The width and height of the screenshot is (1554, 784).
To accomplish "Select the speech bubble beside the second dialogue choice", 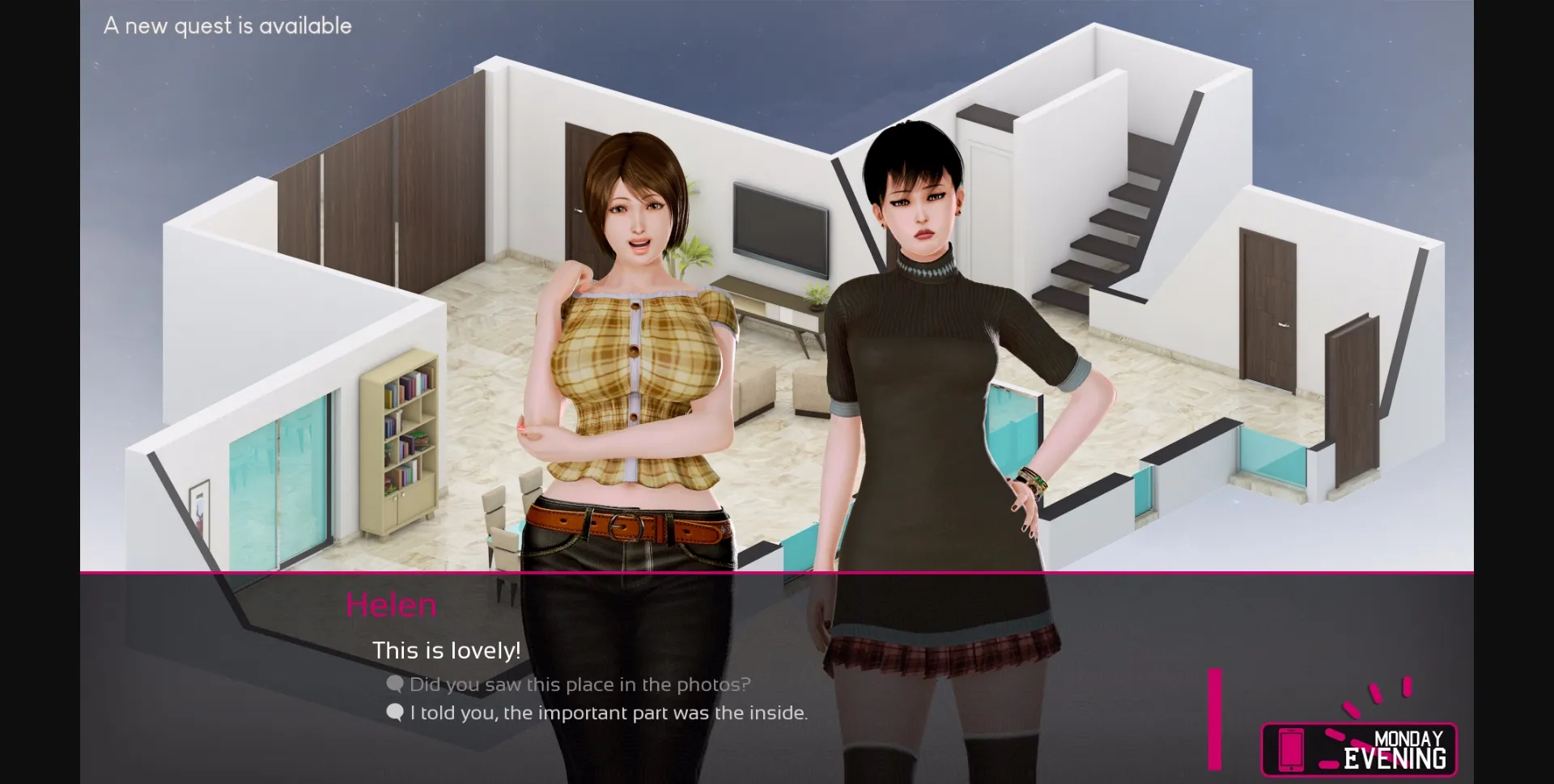I will tap(394, 713).
